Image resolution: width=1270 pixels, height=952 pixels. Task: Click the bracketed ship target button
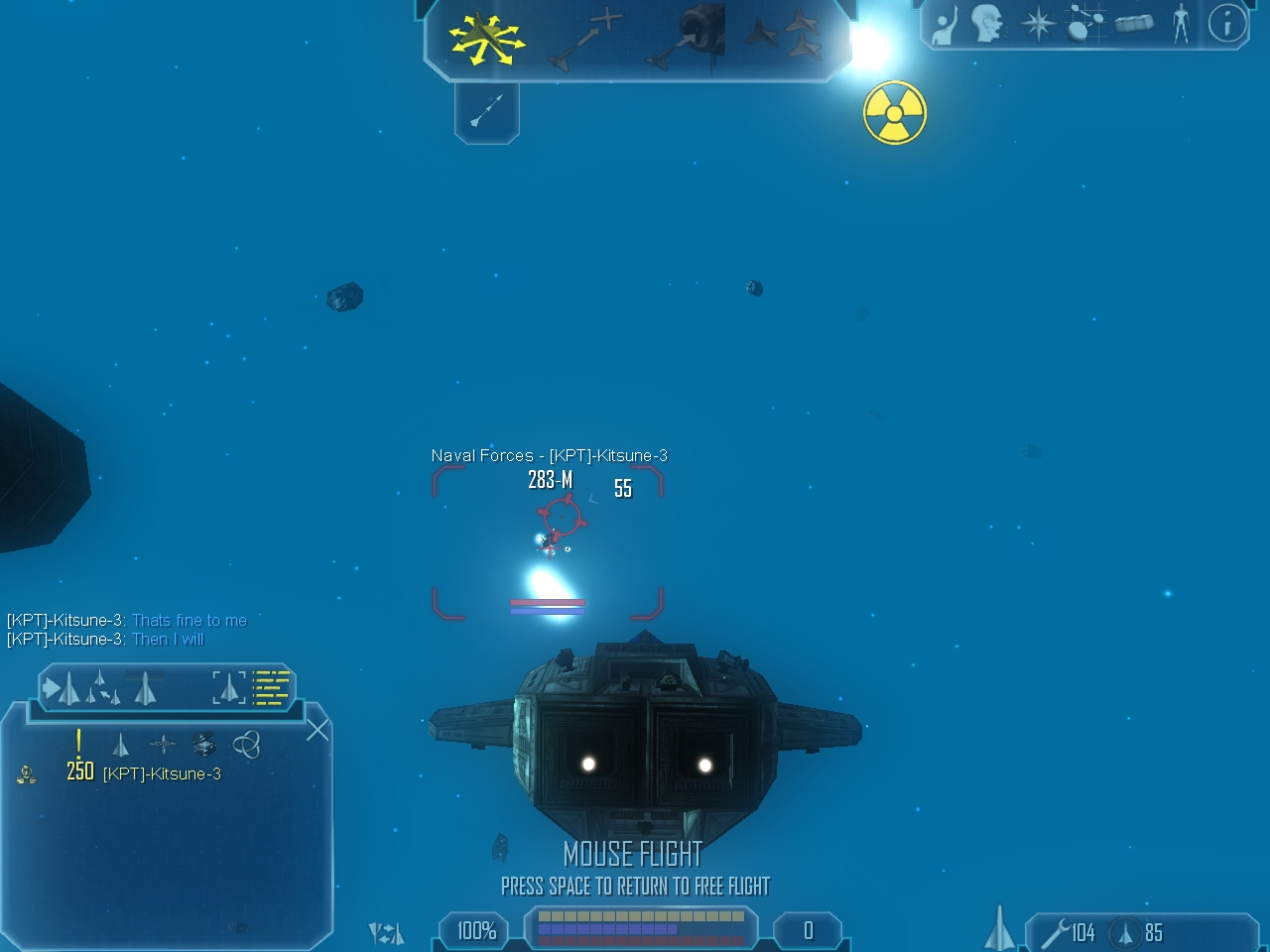228,686
